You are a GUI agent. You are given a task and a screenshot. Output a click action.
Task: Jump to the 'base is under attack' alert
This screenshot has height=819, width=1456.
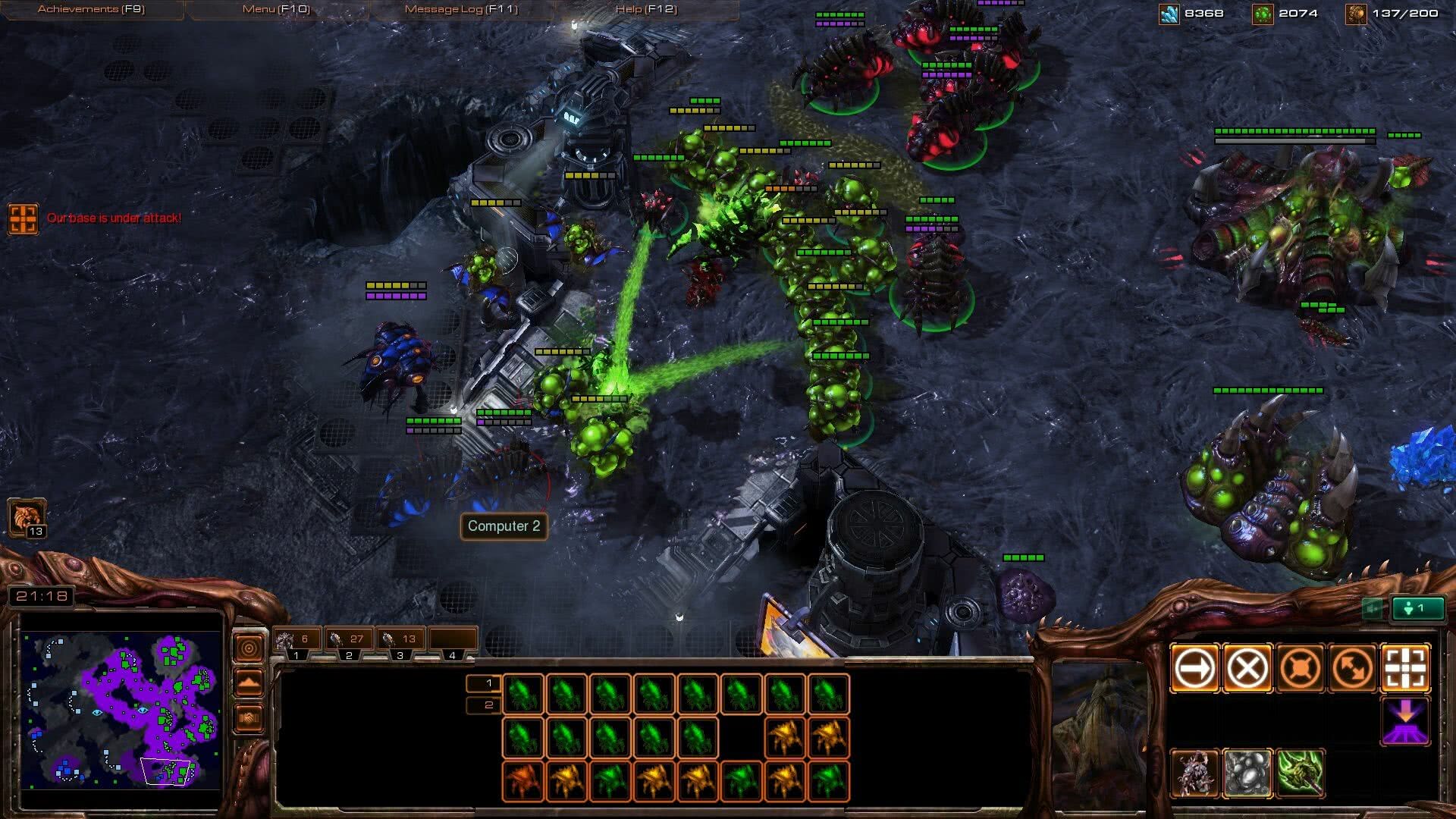click(x=23, y=218)
